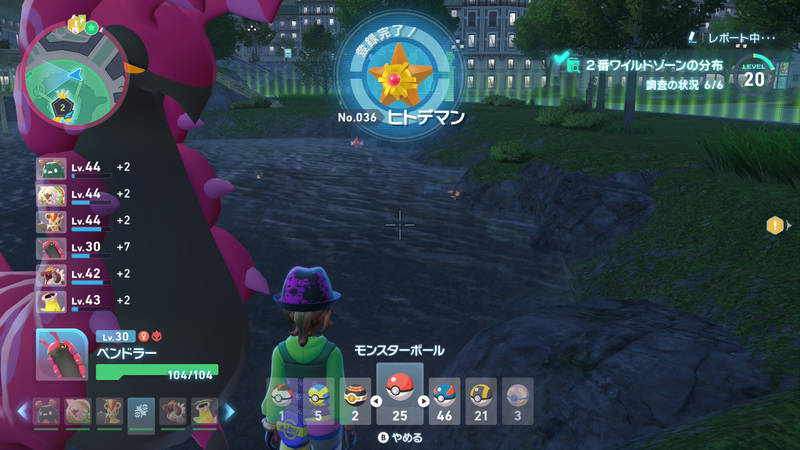Select the Quick Ball slot with 5
Viewport: 800px width, 450px height.
click(x=319, y=400)
